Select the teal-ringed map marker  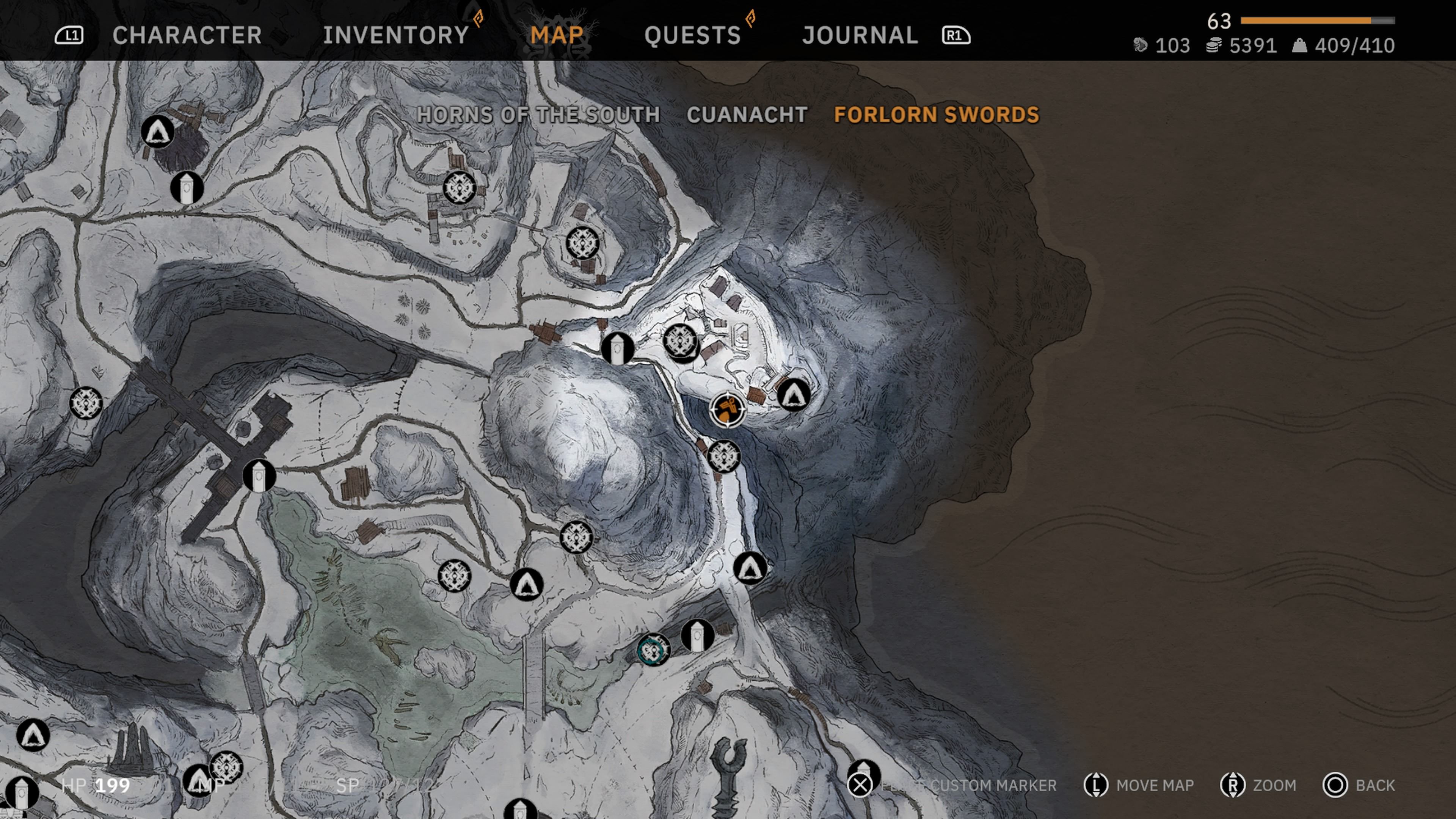(x=653, y=650)
